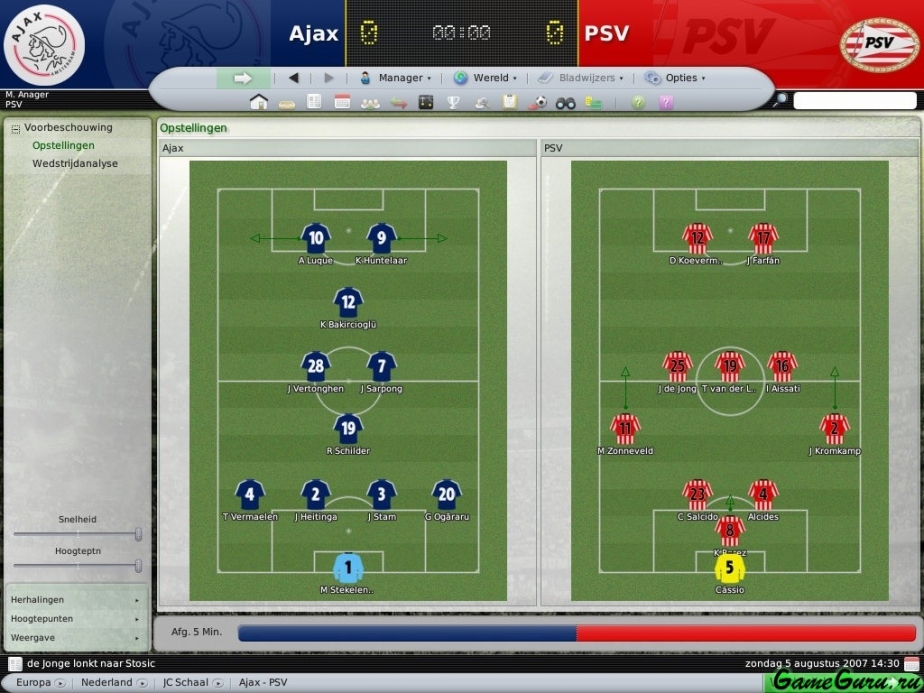Collapse the Voorbeschouwing tree section

[15, 128]
